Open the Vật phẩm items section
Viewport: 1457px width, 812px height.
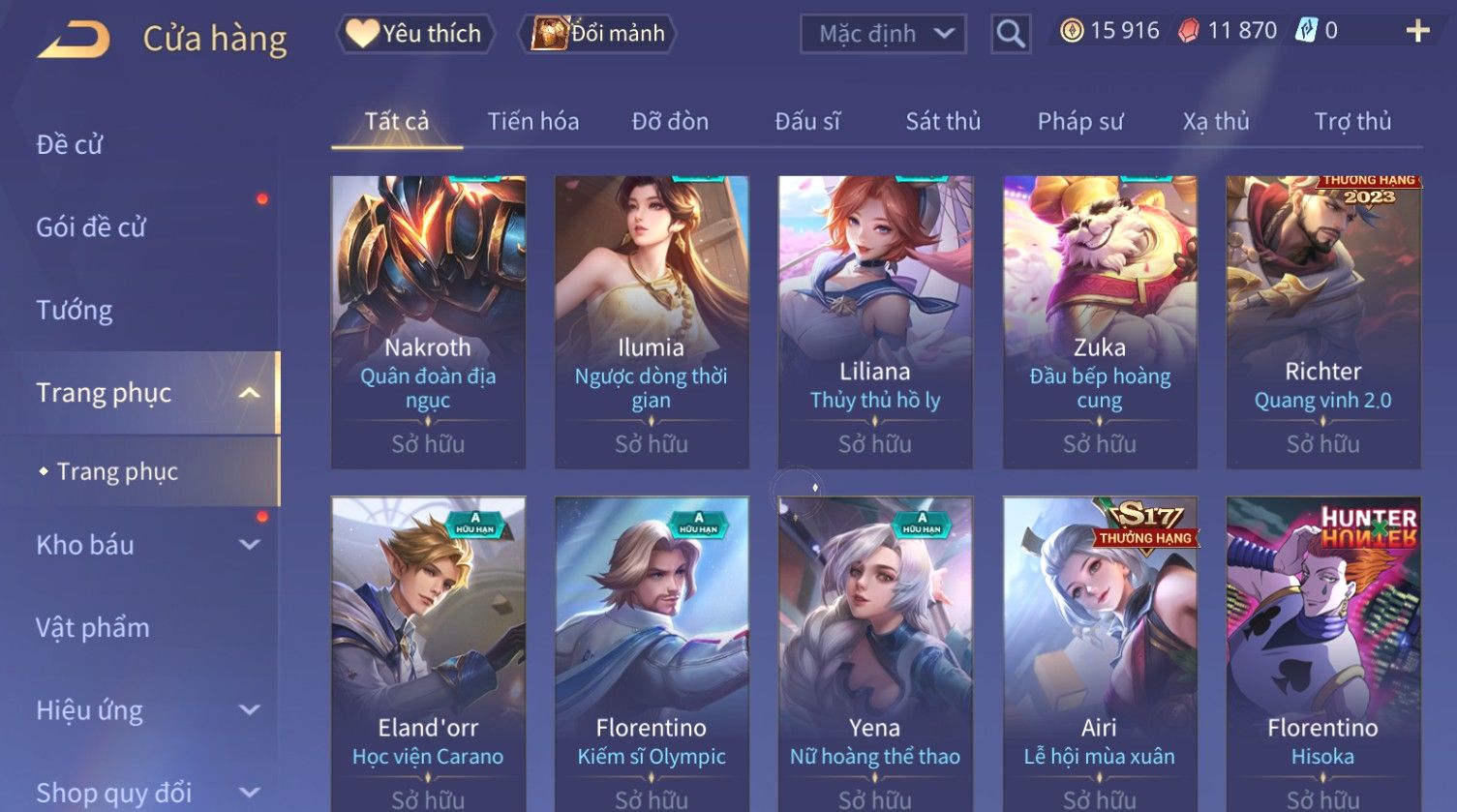pos(93,628)
